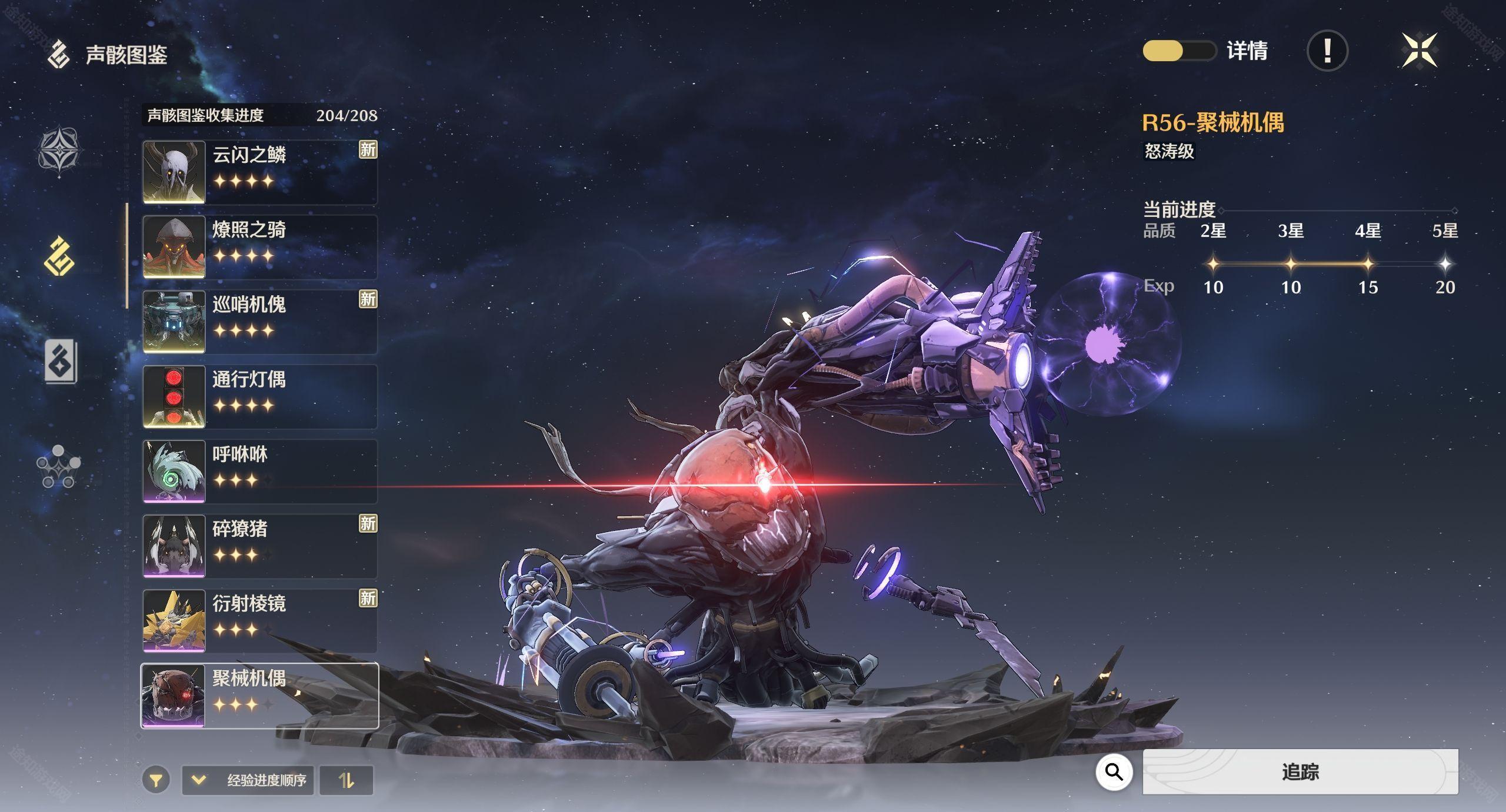The height and width of the screenshot is (812, 1506).
Task: Select the highlighted yellow echo sidebar tab
Action: tap(59, 256)
